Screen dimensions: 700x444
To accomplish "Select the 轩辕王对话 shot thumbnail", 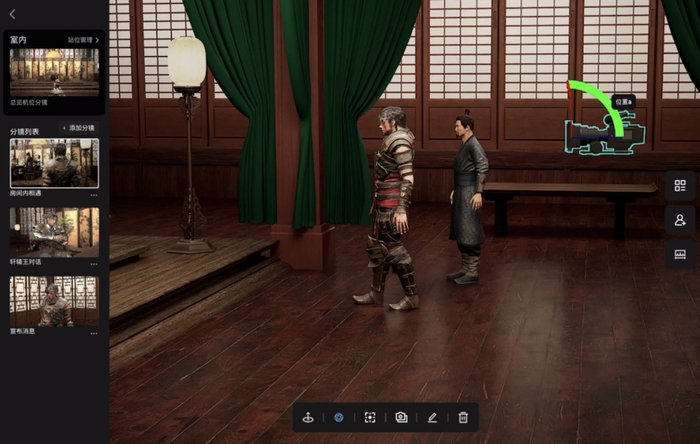I will pyautogui.click(x=54, y=231).
